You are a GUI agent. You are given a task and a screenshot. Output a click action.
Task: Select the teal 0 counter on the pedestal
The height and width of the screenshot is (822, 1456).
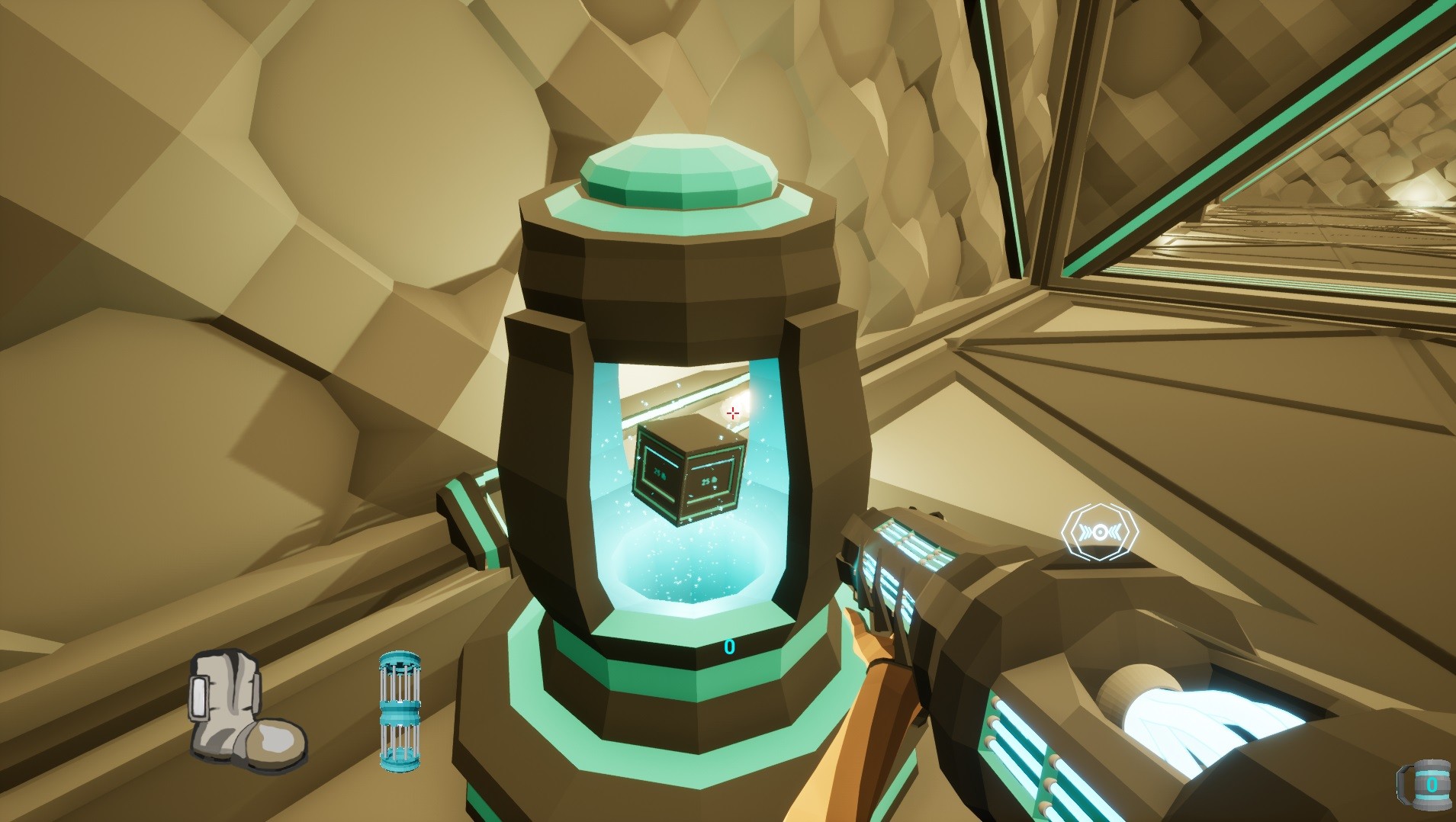click(729, 648)
